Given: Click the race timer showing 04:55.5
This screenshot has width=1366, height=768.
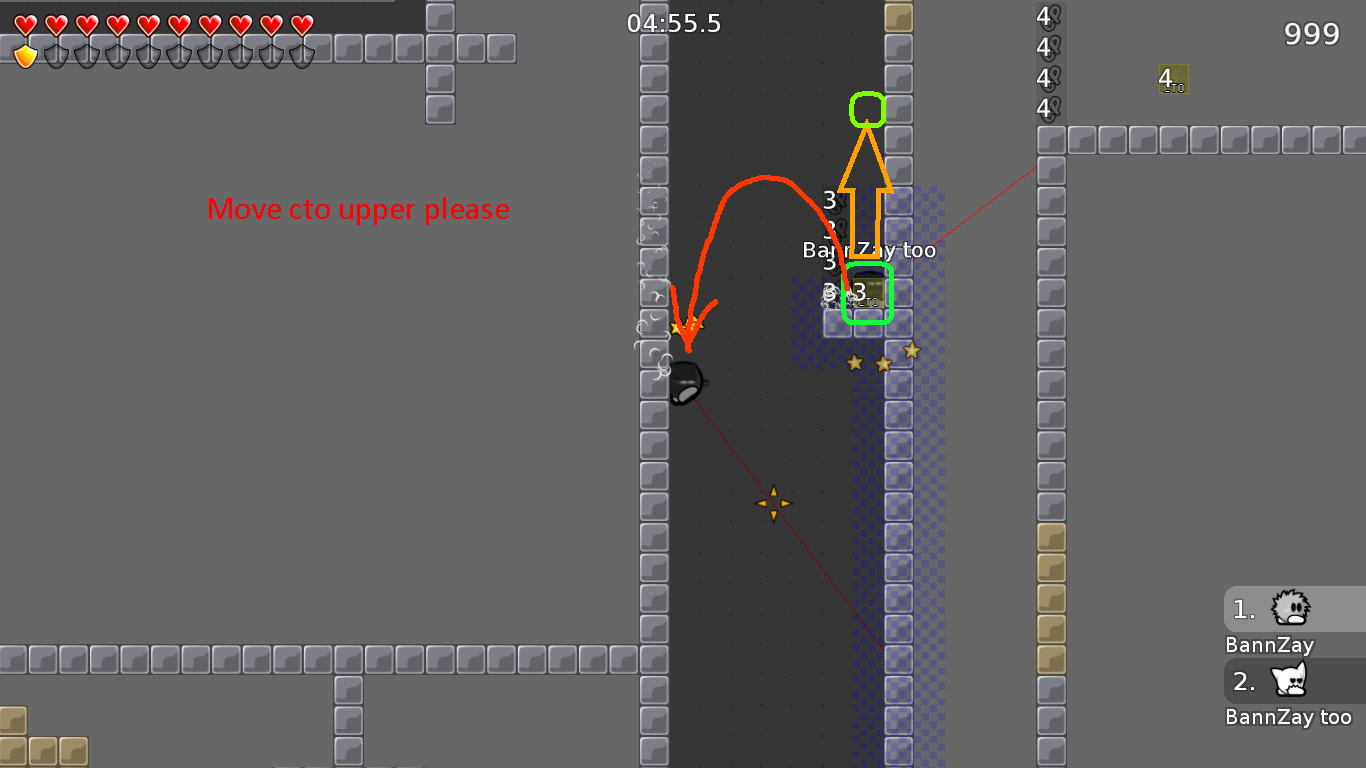Looking at the screenshot, I should pyautogui.click(x=672, y=23).
